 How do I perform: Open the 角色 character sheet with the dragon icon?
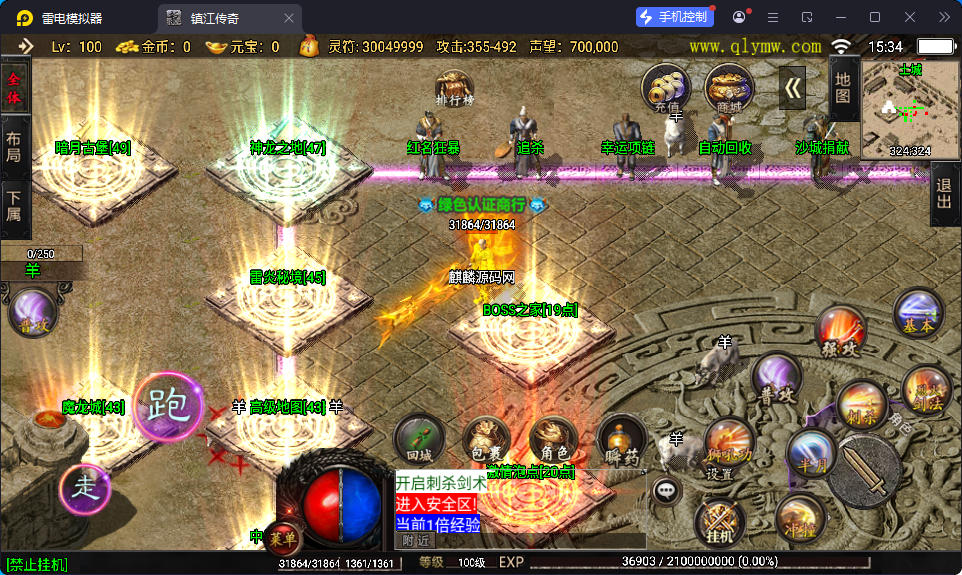click(553, 439)
